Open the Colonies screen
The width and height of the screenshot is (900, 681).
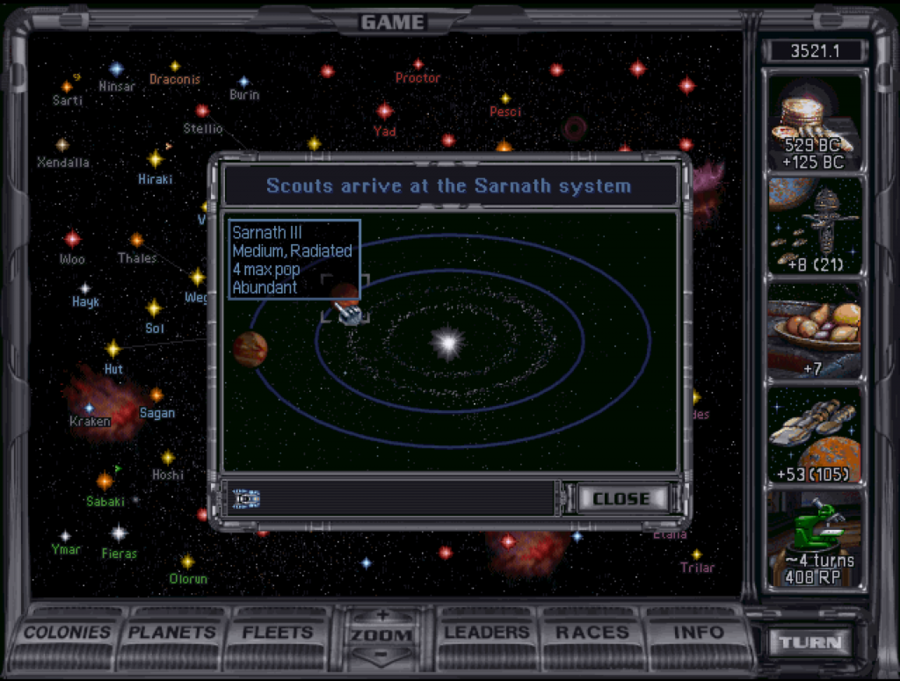(67, 633)
